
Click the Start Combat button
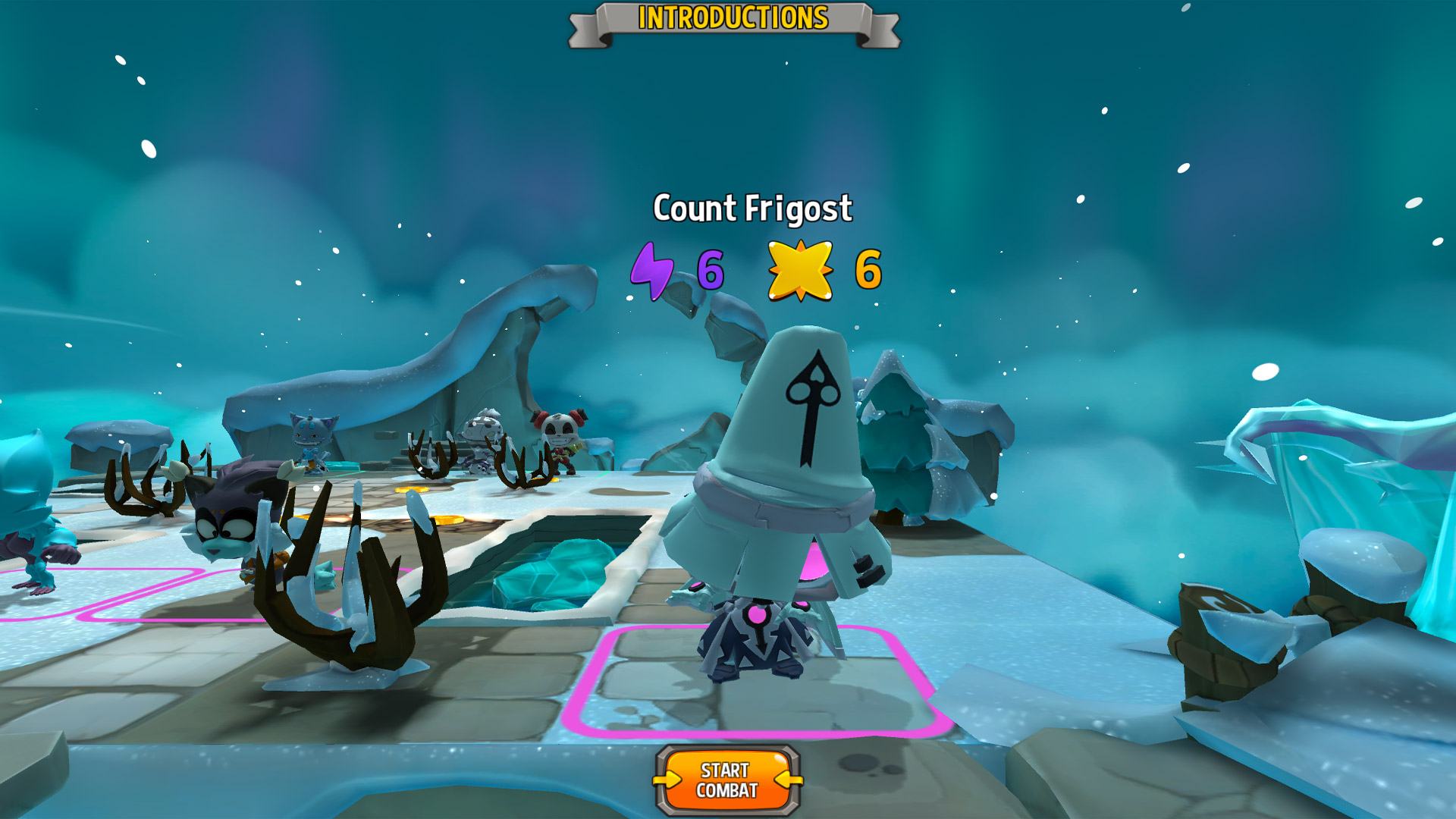[726, 780]
